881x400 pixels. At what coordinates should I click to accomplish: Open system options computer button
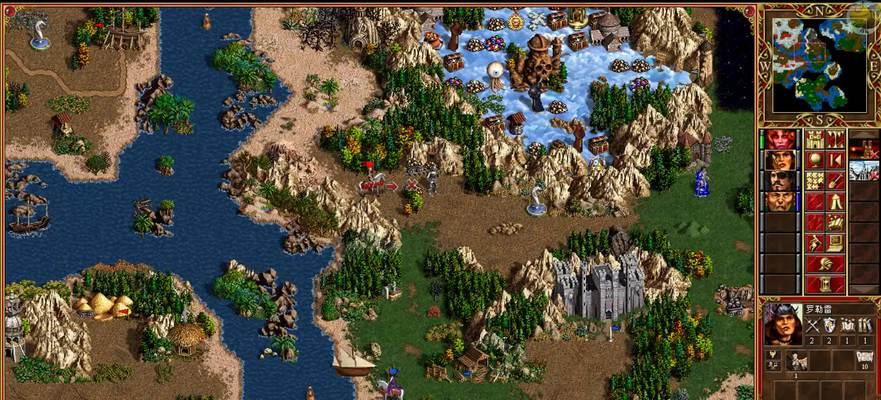tap(834, 243)
